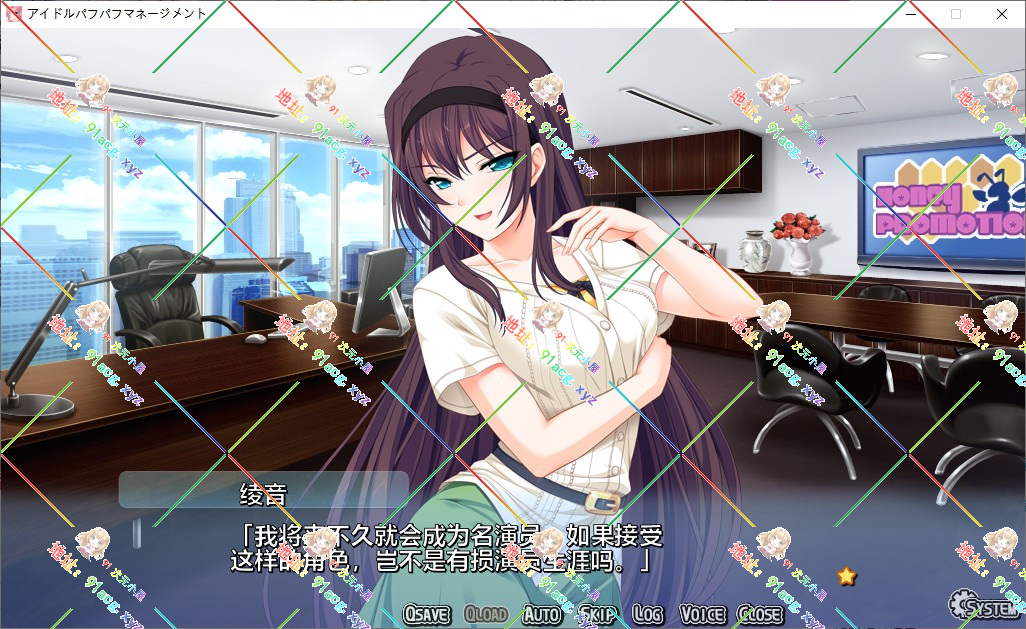
Task: Quick save with the QSAVE button
Action: [428, 614]
